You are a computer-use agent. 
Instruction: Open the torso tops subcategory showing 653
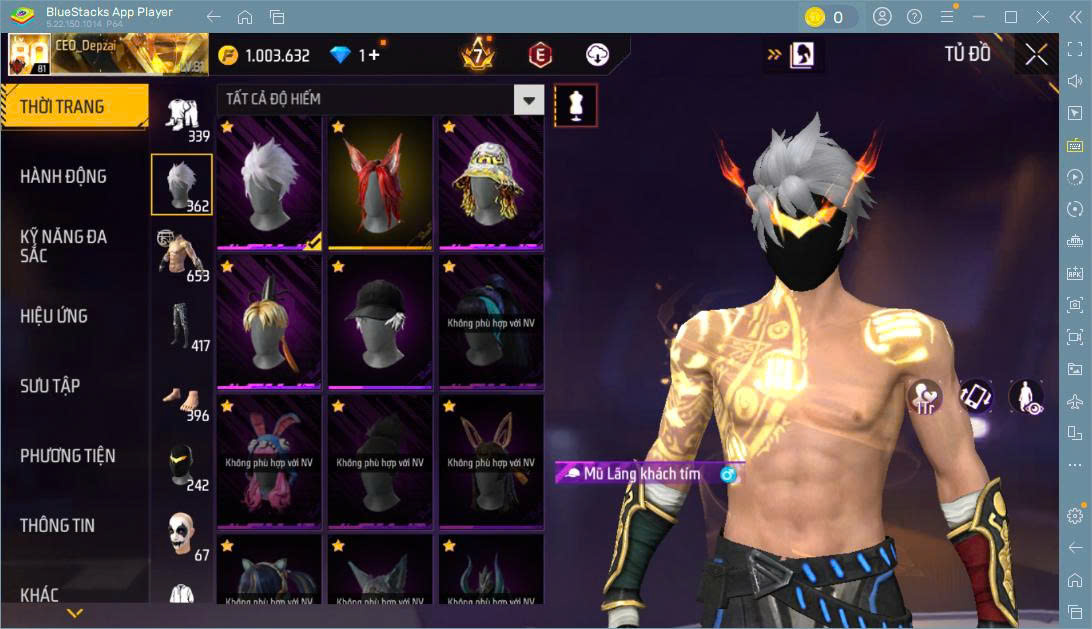point(181,254)
